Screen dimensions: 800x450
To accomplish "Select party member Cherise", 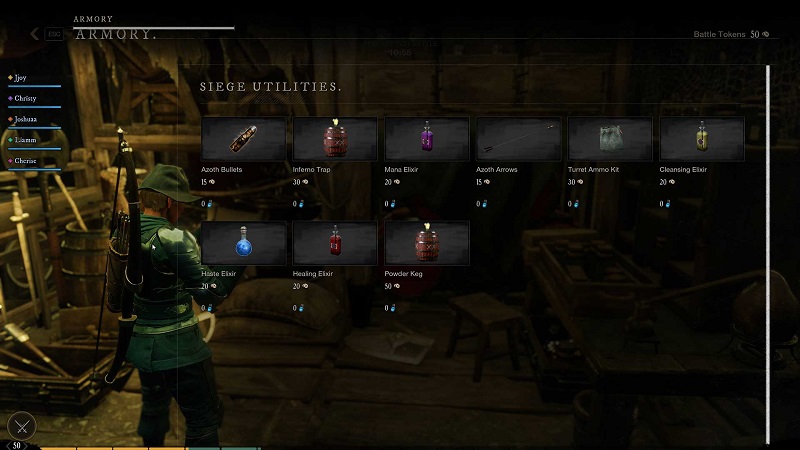I will (27, 161).
